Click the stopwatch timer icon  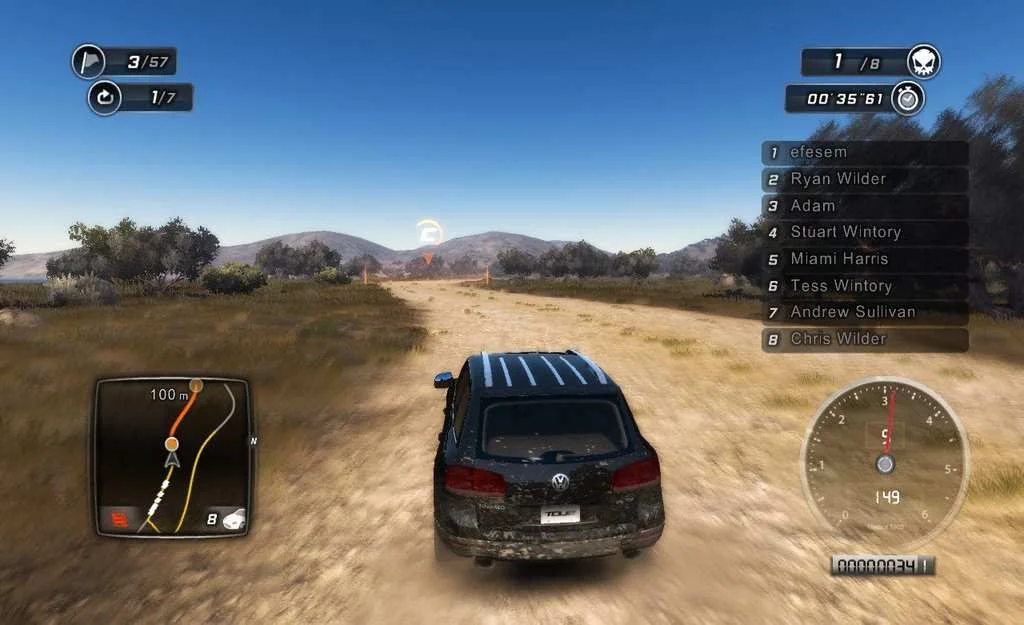click(x=907, y=98)
